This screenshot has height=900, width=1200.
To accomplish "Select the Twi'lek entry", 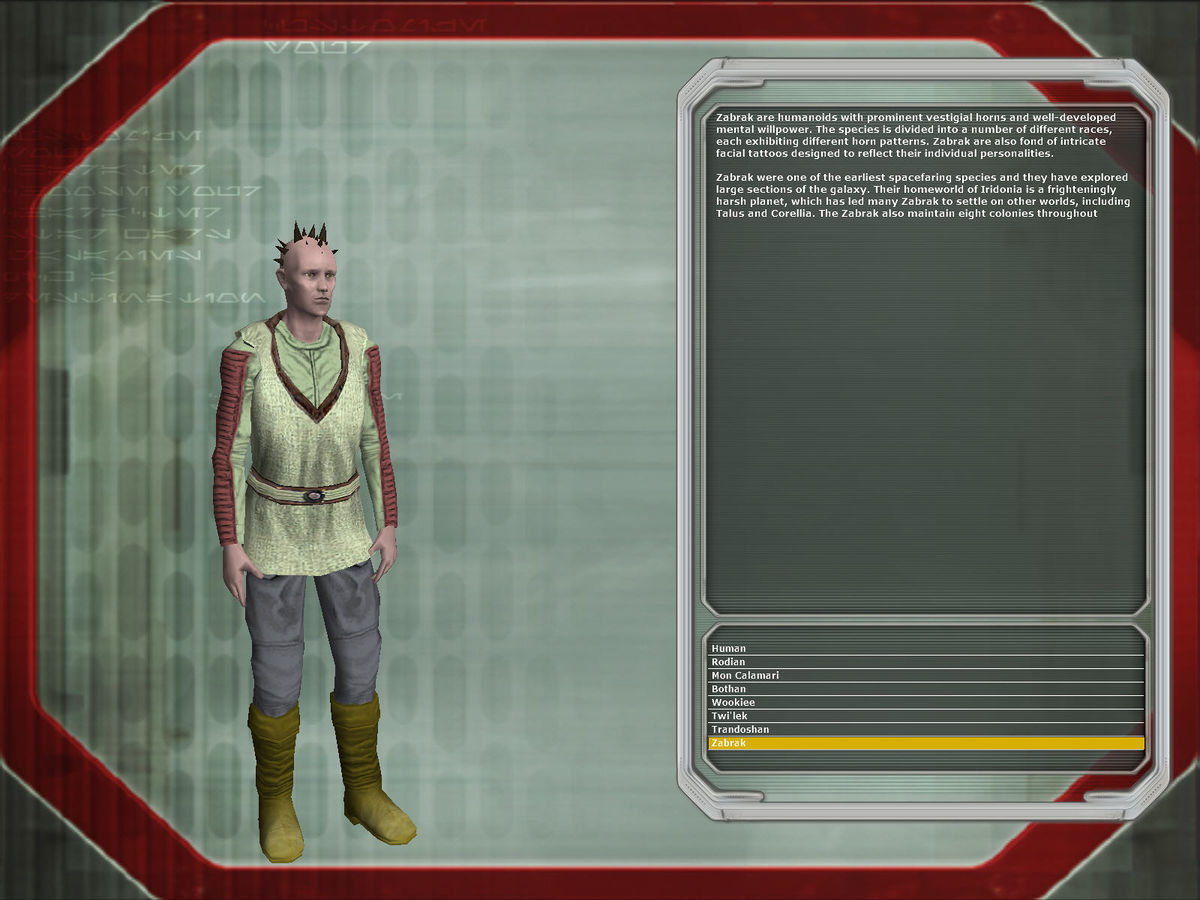I will (729, 716).
